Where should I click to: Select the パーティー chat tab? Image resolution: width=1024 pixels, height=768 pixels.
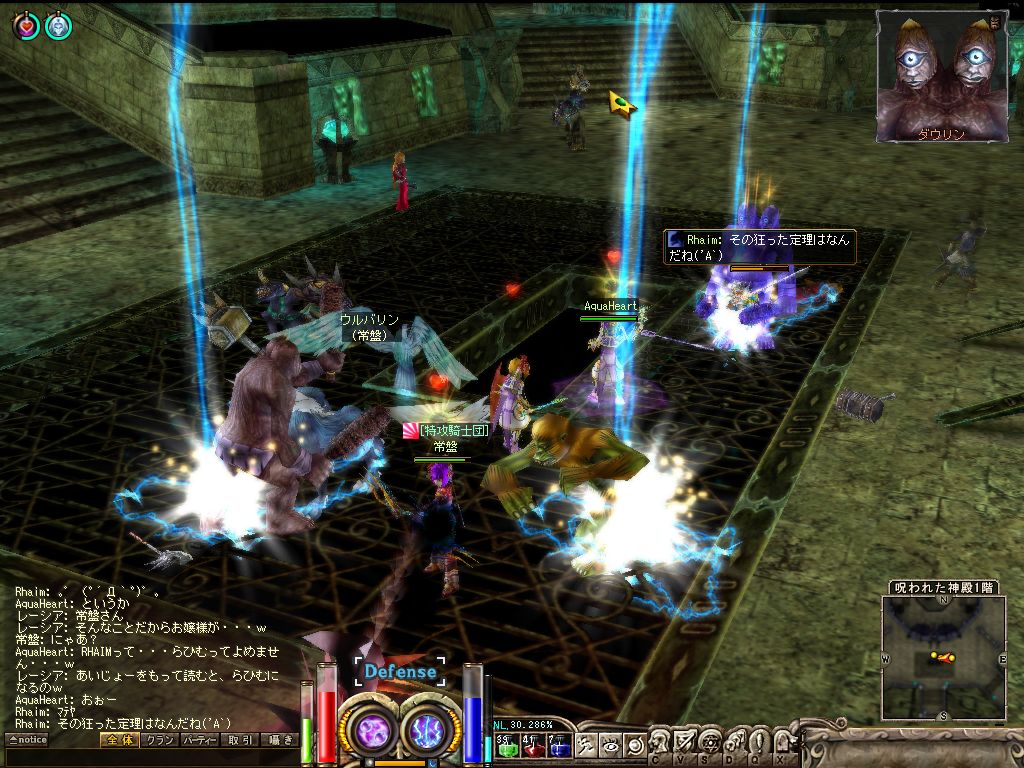pyautogui.click(x=199, y=740)
